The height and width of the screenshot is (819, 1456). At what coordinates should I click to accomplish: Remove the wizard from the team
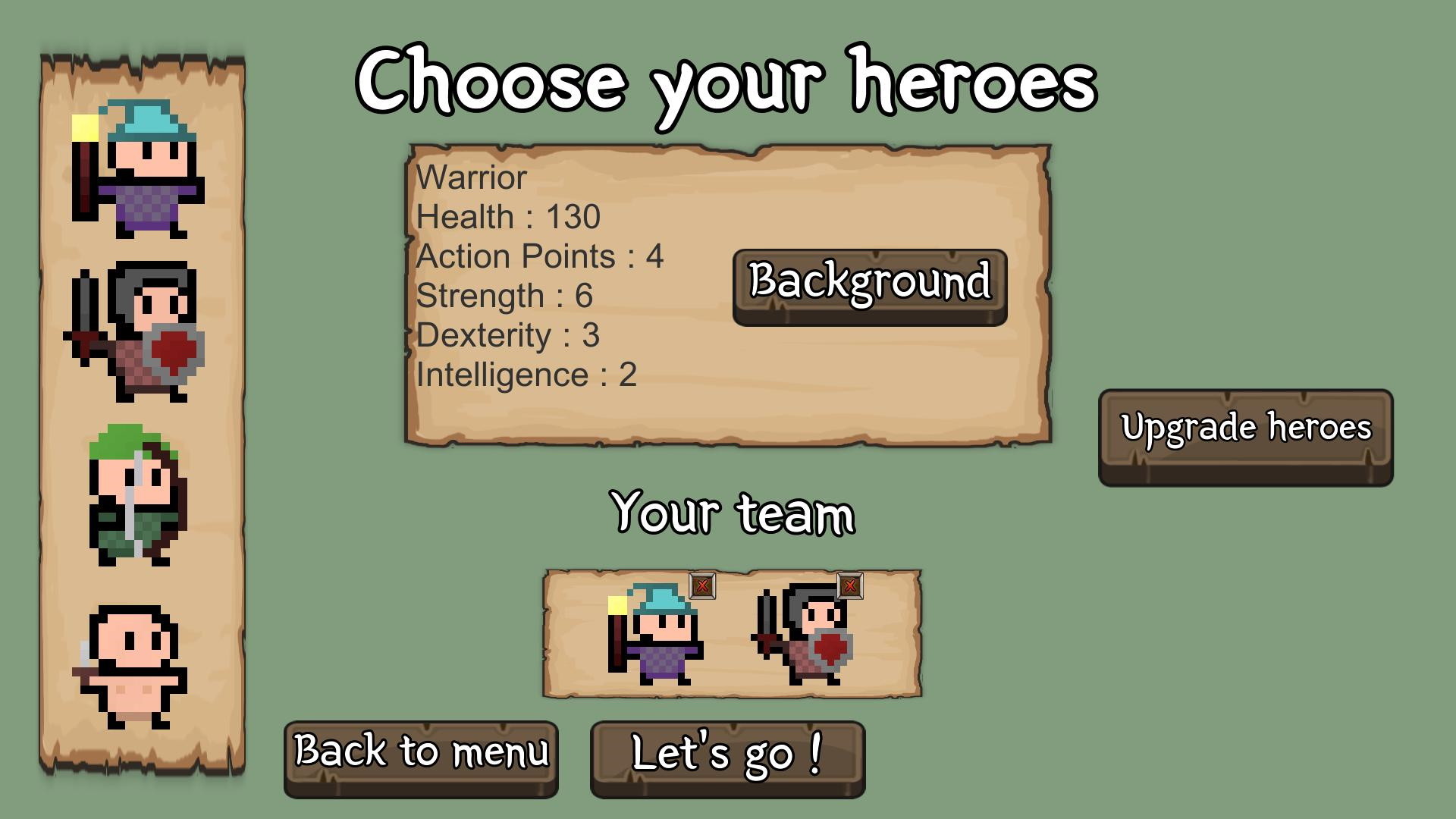[701, 585]
